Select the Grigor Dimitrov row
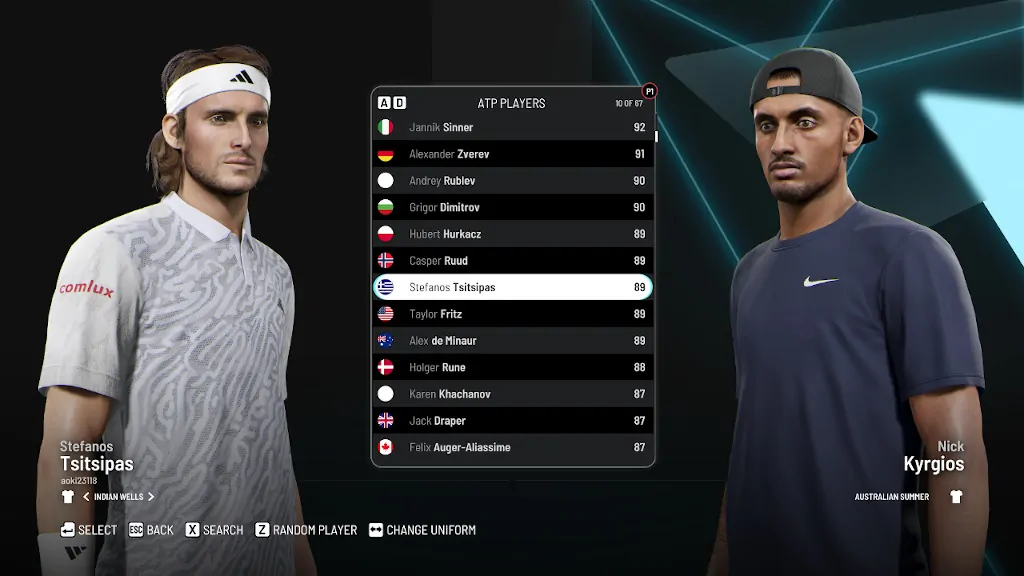The height and width of the screenshot is (576, 1024). point(512,207)
